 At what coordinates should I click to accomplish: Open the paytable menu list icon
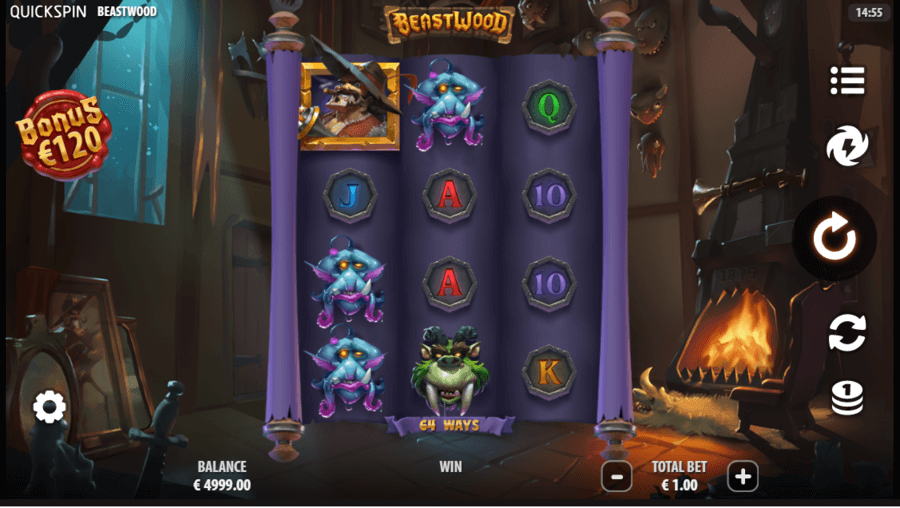point(846,82)
